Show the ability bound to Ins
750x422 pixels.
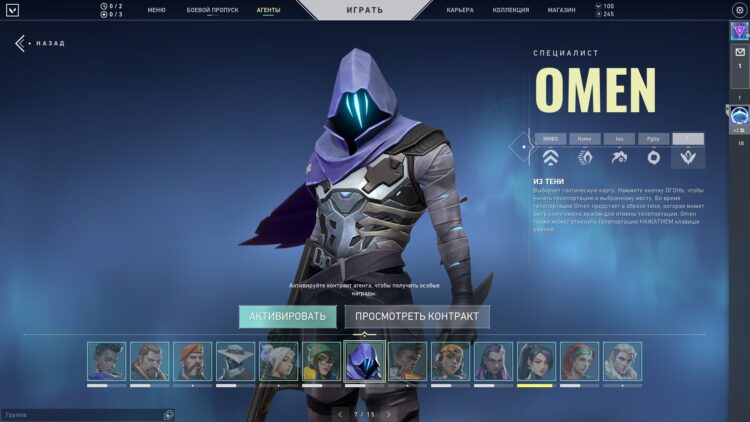619,139
